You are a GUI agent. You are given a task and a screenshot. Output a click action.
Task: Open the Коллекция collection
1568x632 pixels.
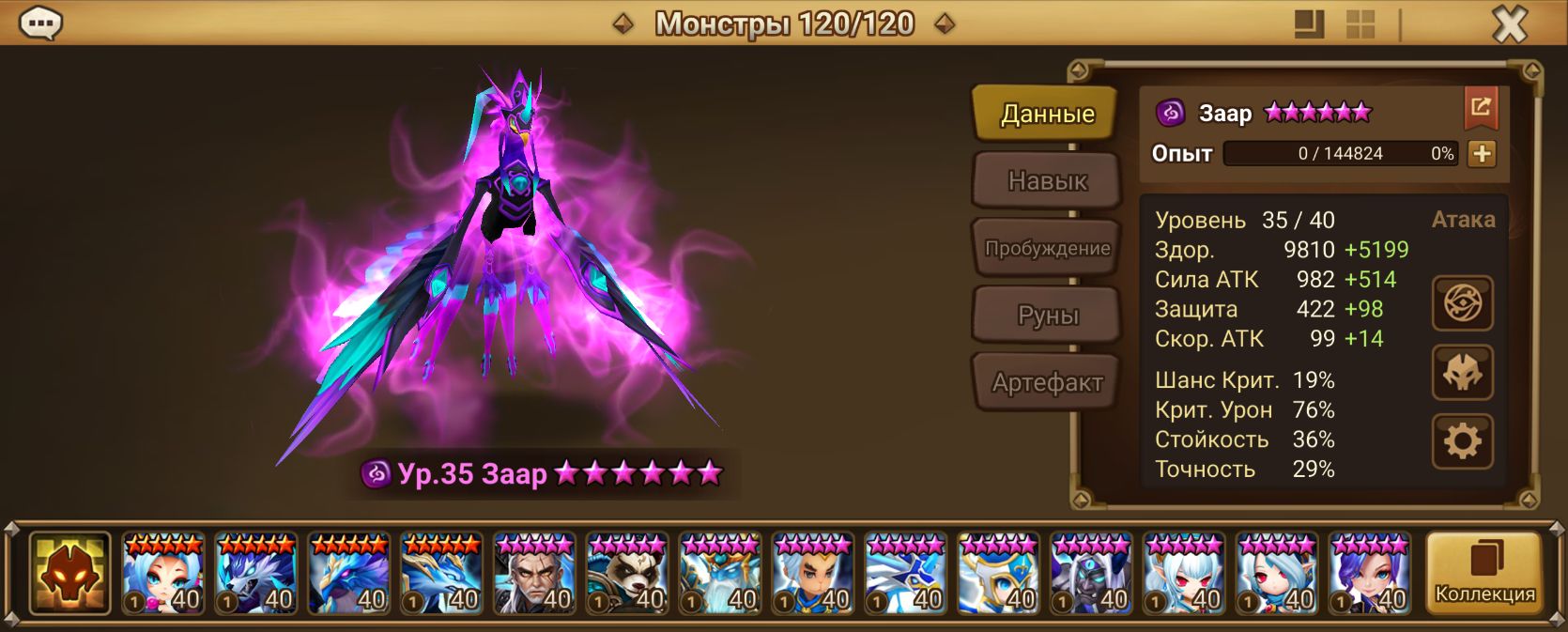[1483, 573]
